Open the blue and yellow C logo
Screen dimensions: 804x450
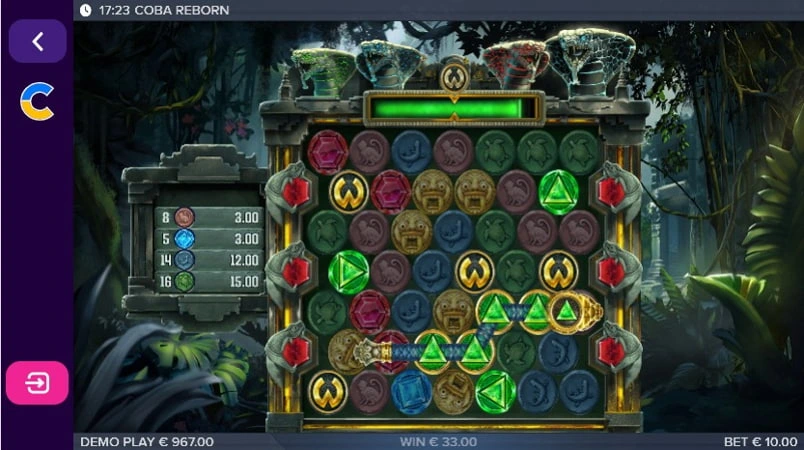37,101
